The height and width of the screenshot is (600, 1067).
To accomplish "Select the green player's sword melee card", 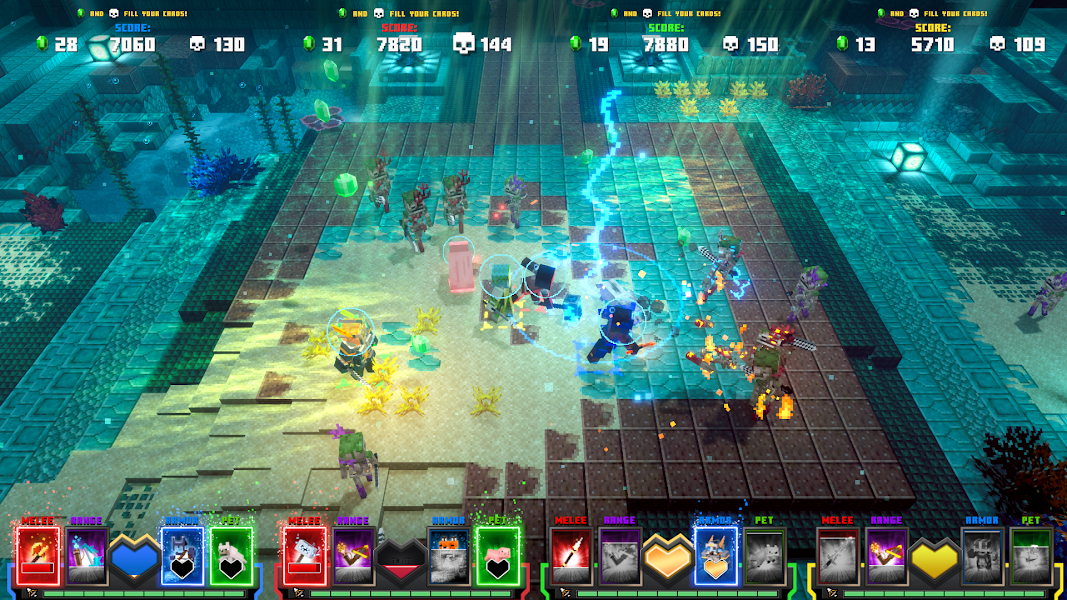I will (572, 556).
